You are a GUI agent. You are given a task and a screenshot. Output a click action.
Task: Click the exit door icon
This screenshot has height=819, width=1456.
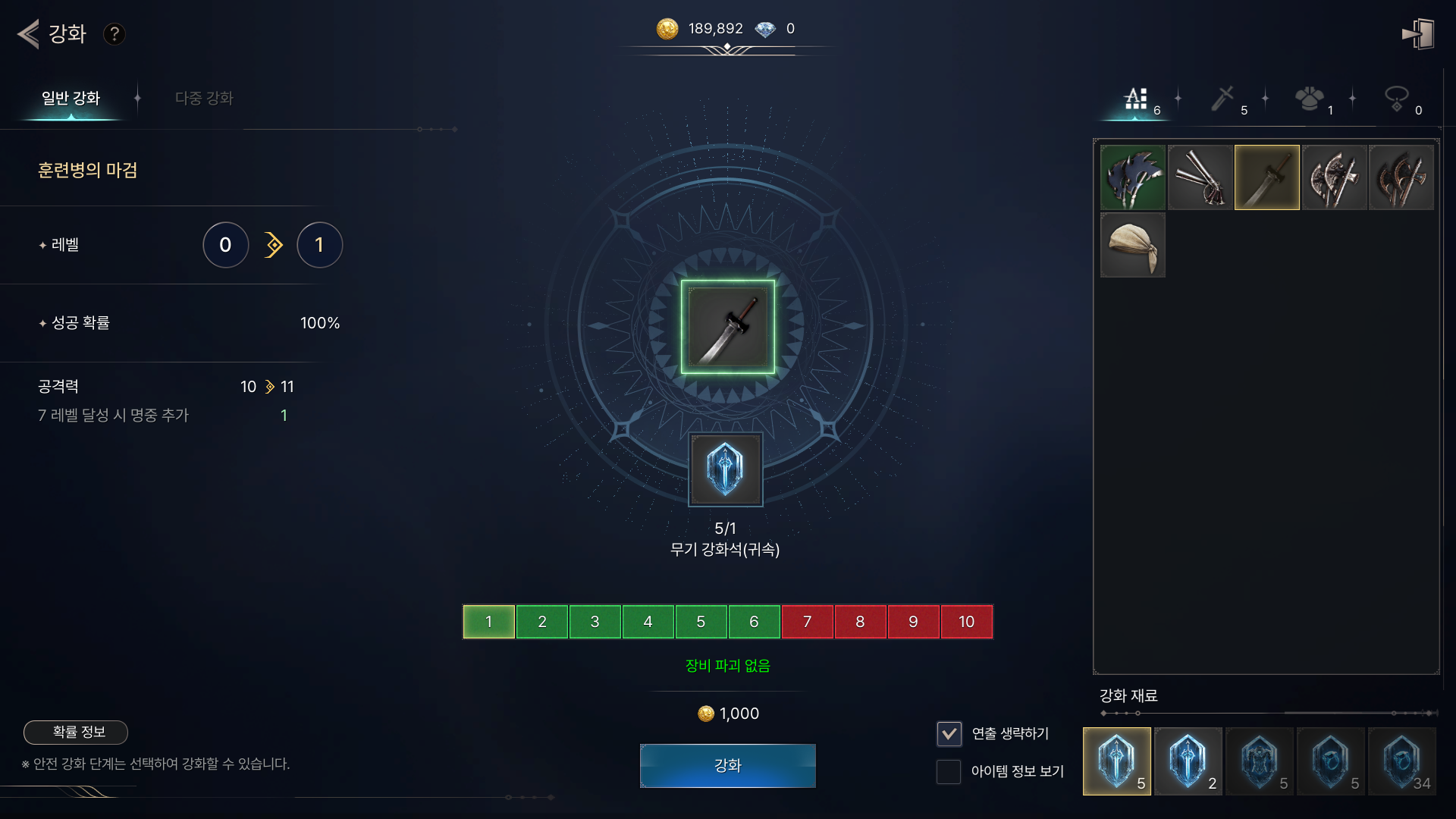tap(1418, 34)
